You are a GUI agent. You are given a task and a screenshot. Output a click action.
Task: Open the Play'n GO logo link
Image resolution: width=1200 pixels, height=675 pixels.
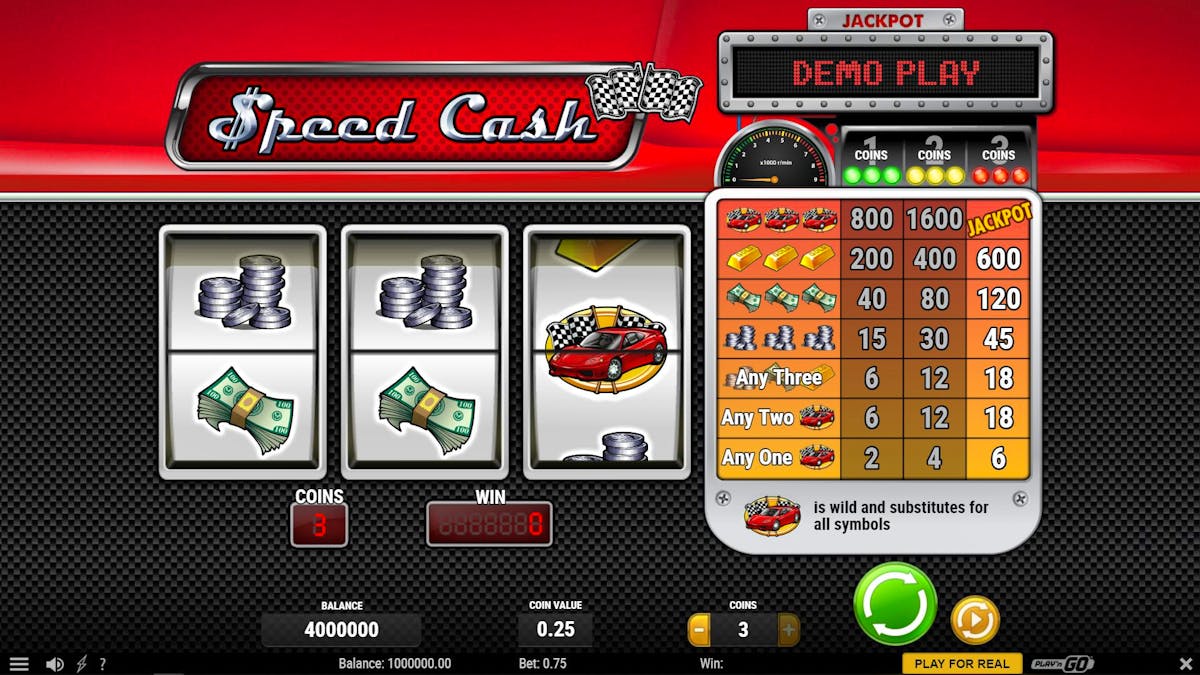click(1062, 664)
